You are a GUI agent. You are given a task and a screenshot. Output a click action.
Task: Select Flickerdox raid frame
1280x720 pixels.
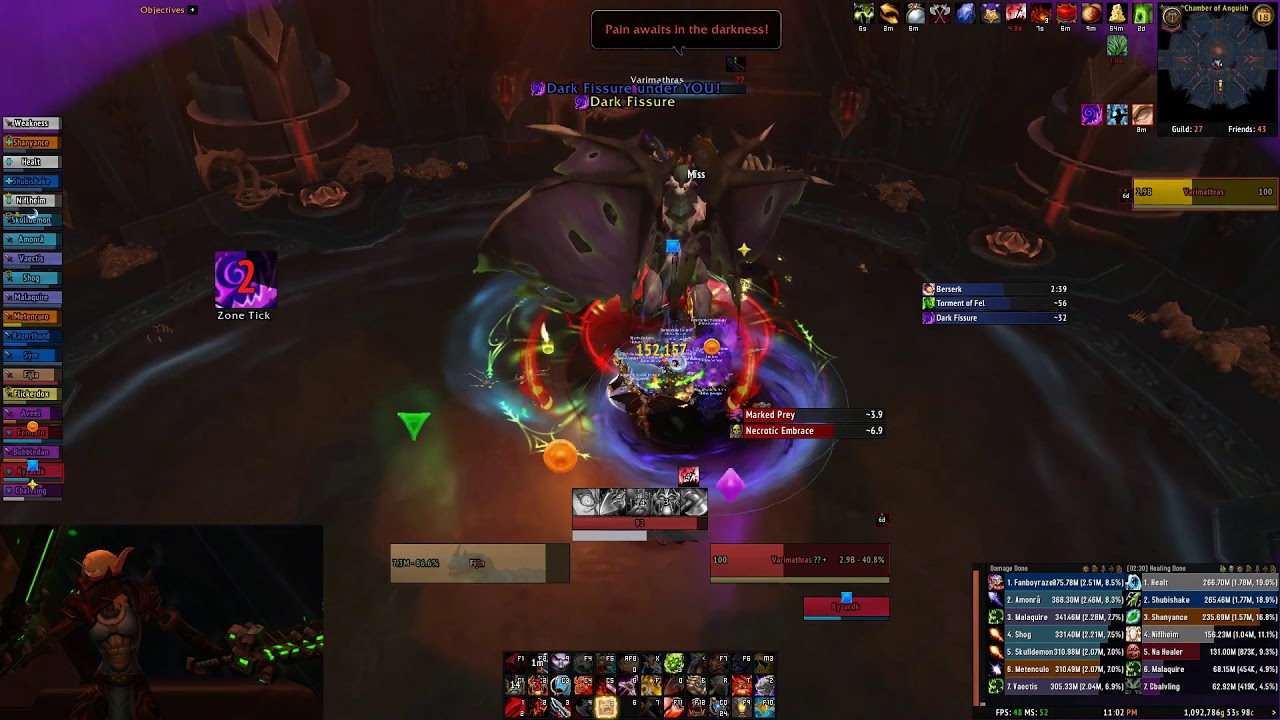point(31,394)
